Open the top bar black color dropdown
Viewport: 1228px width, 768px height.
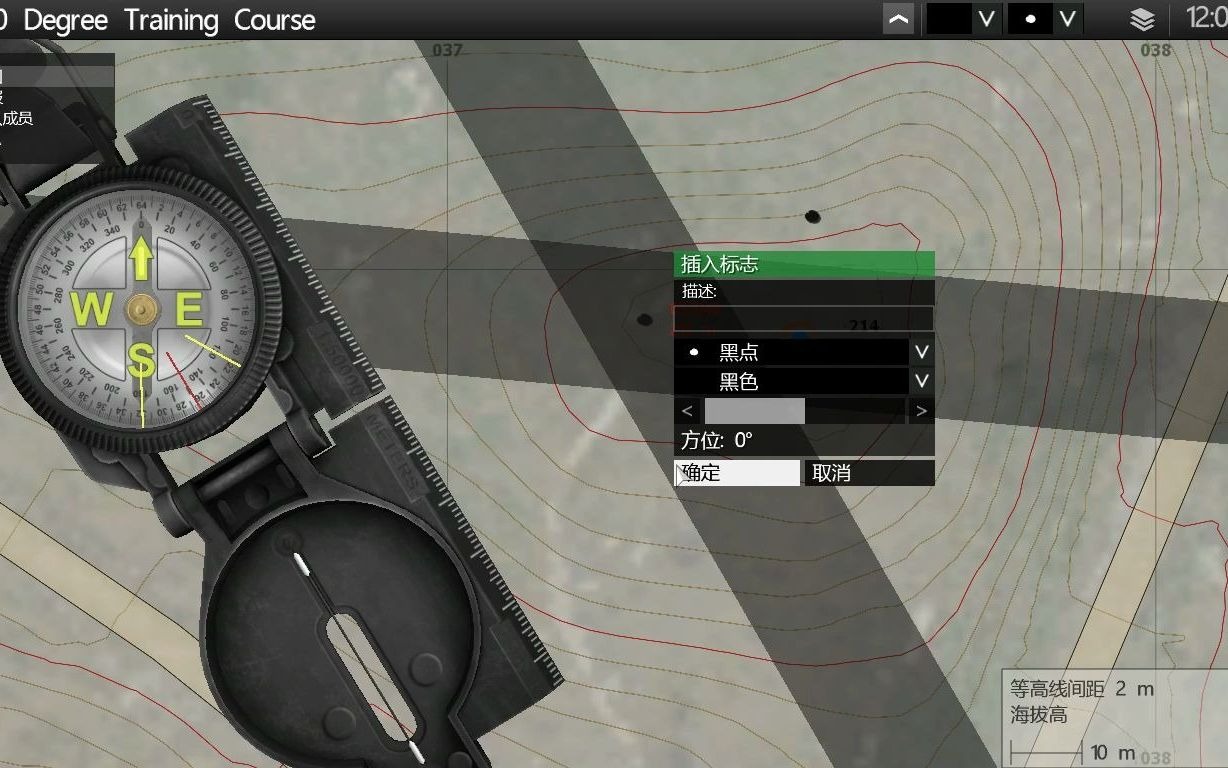pyautogui.click(x=987, y=19)
